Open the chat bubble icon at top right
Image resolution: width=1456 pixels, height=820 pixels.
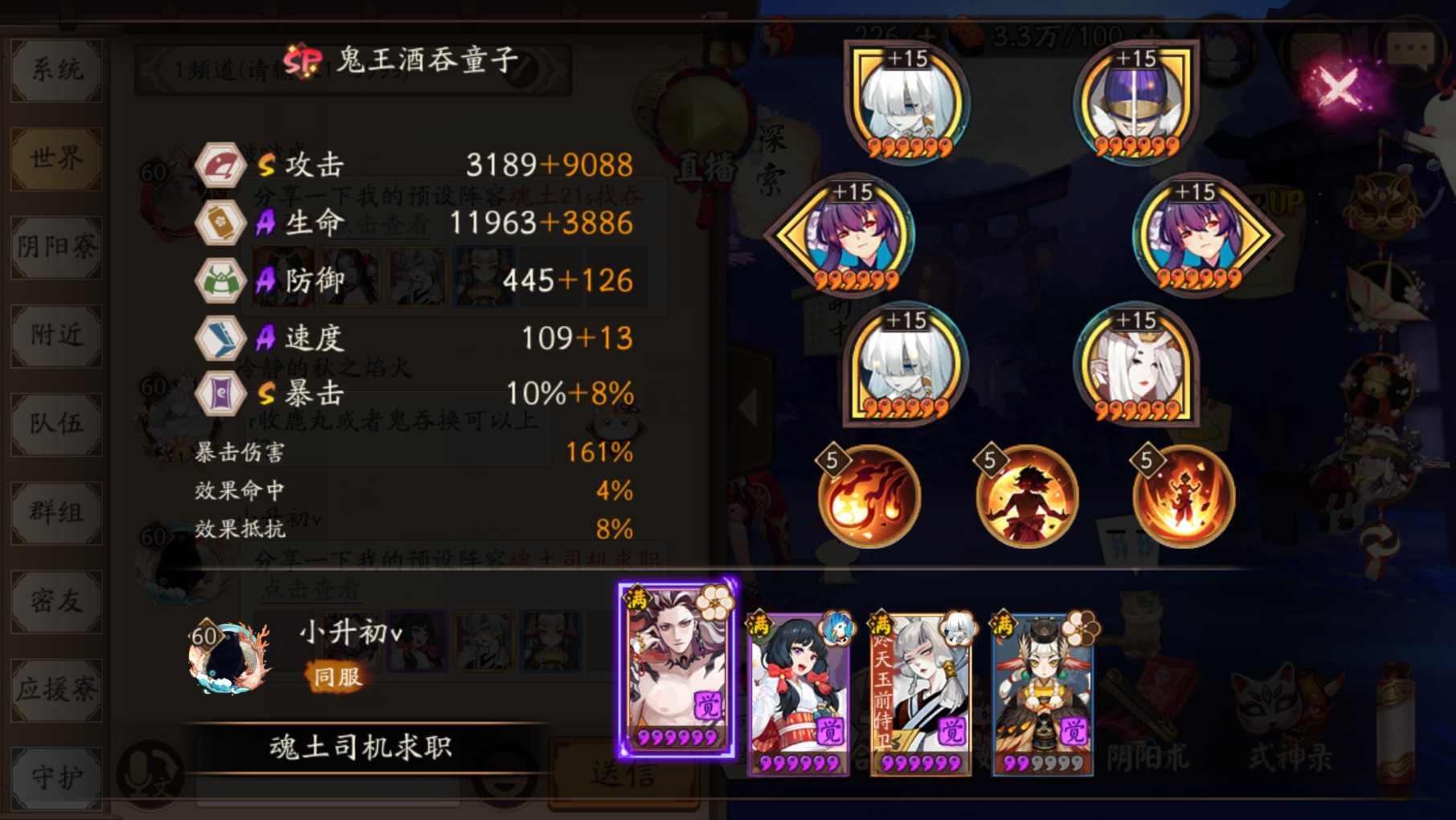(1412, 47)
